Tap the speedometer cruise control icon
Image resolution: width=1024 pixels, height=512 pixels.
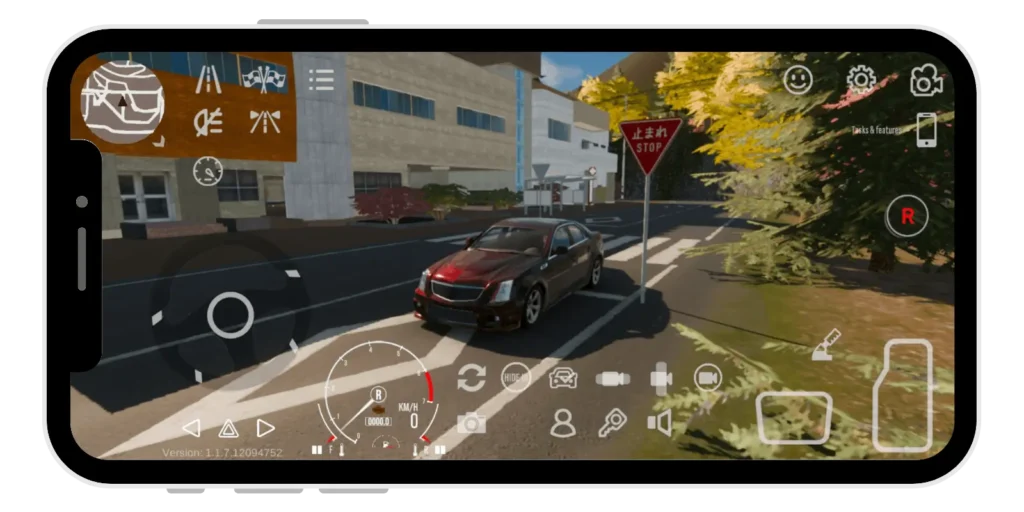click(207, 170)
